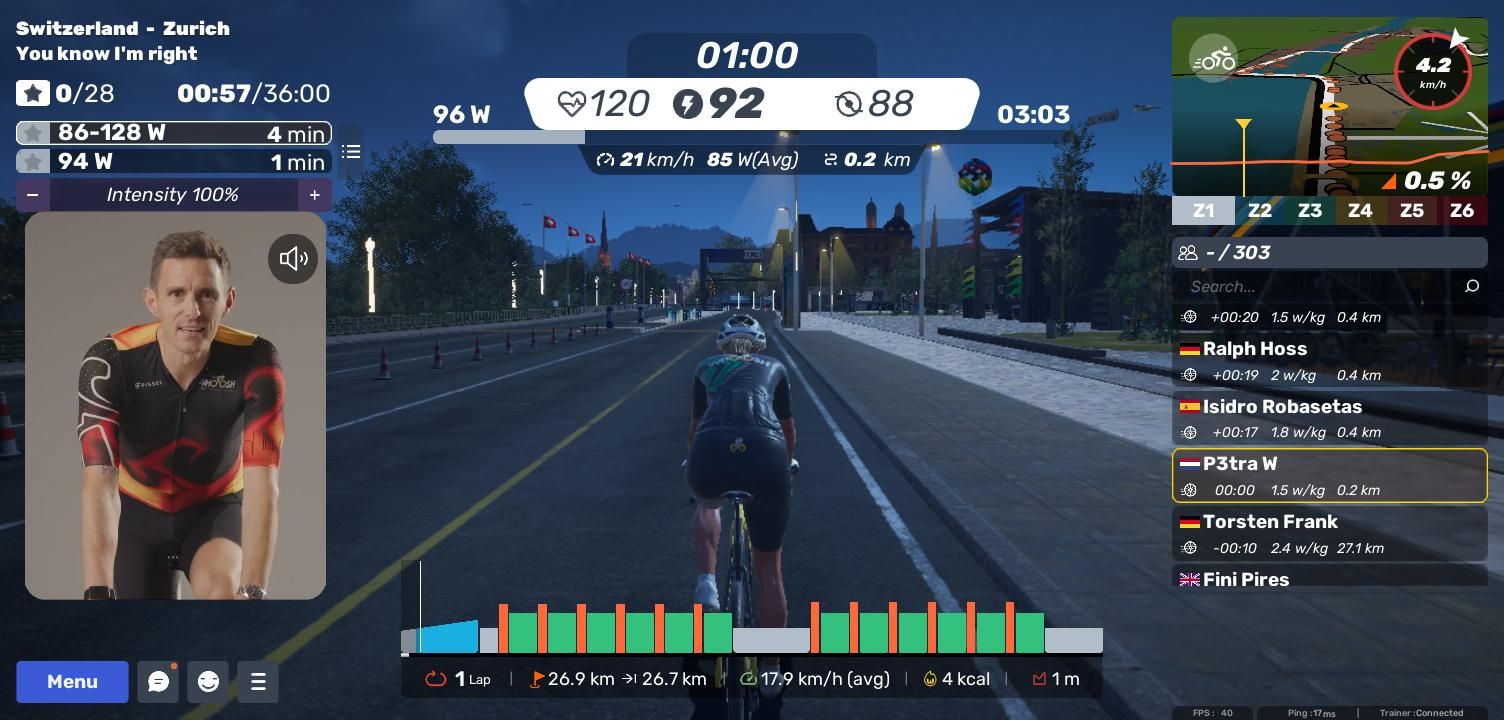The width and height of the screenshot is (1504, 720).
Task: Select rider Fini Pires in the list
Action: click(x=1329, y=579)
